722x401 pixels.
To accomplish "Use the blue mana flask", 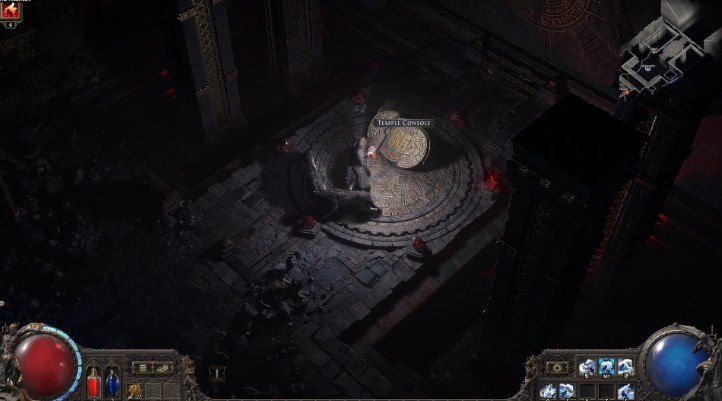I will [112, 382].
